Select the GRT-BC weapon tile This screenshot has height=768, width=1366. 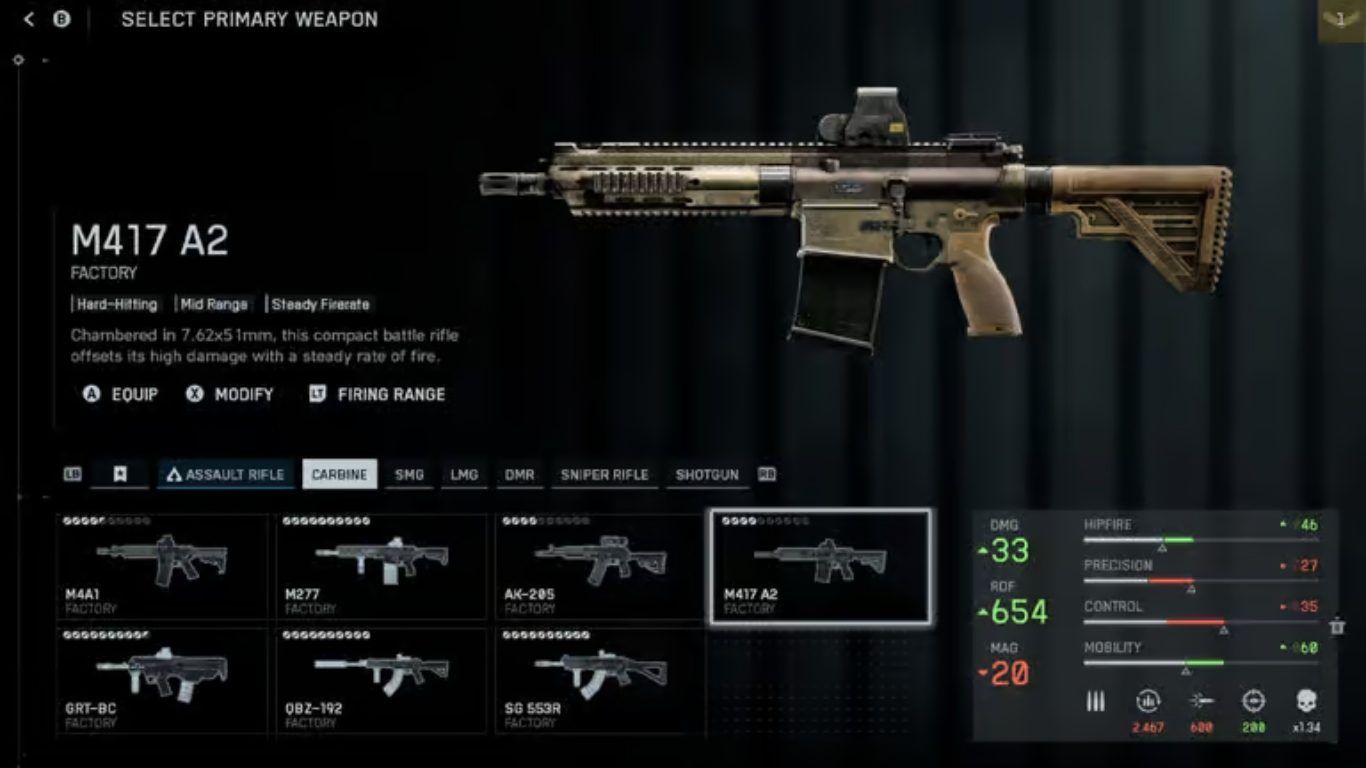162,681
